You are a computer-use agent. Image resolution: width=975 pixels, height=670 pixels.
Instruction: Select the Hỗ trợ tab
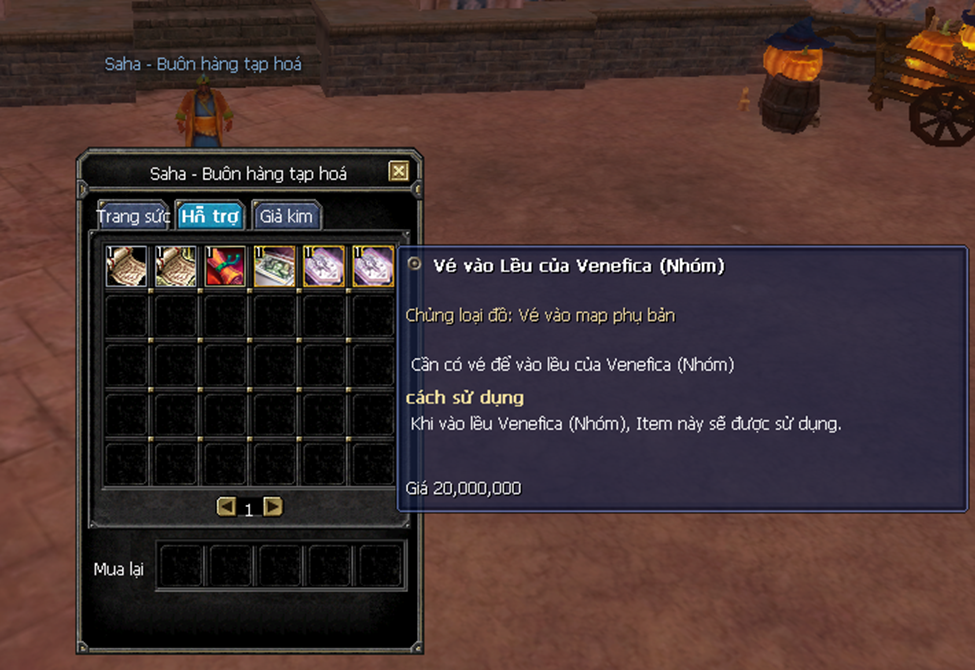pos(210,216)
